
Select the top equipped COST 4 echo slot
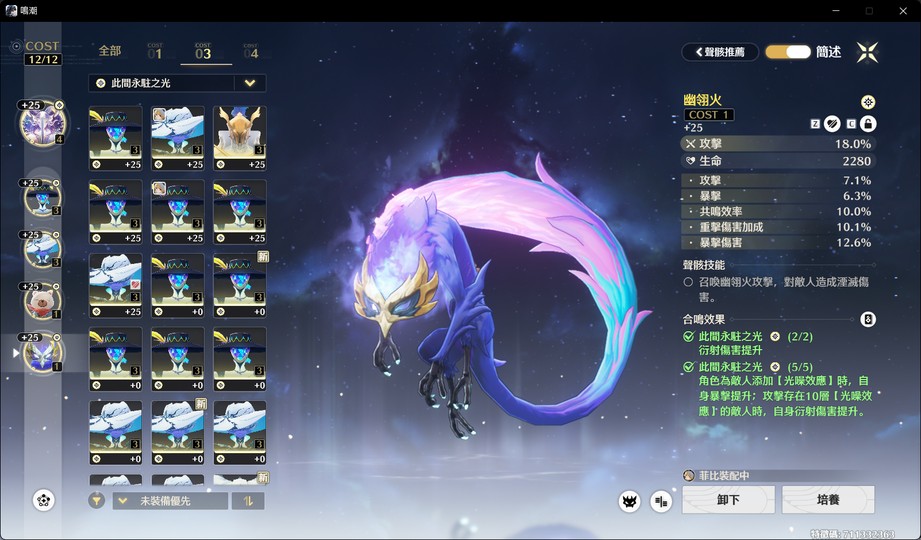pos(42,123)
